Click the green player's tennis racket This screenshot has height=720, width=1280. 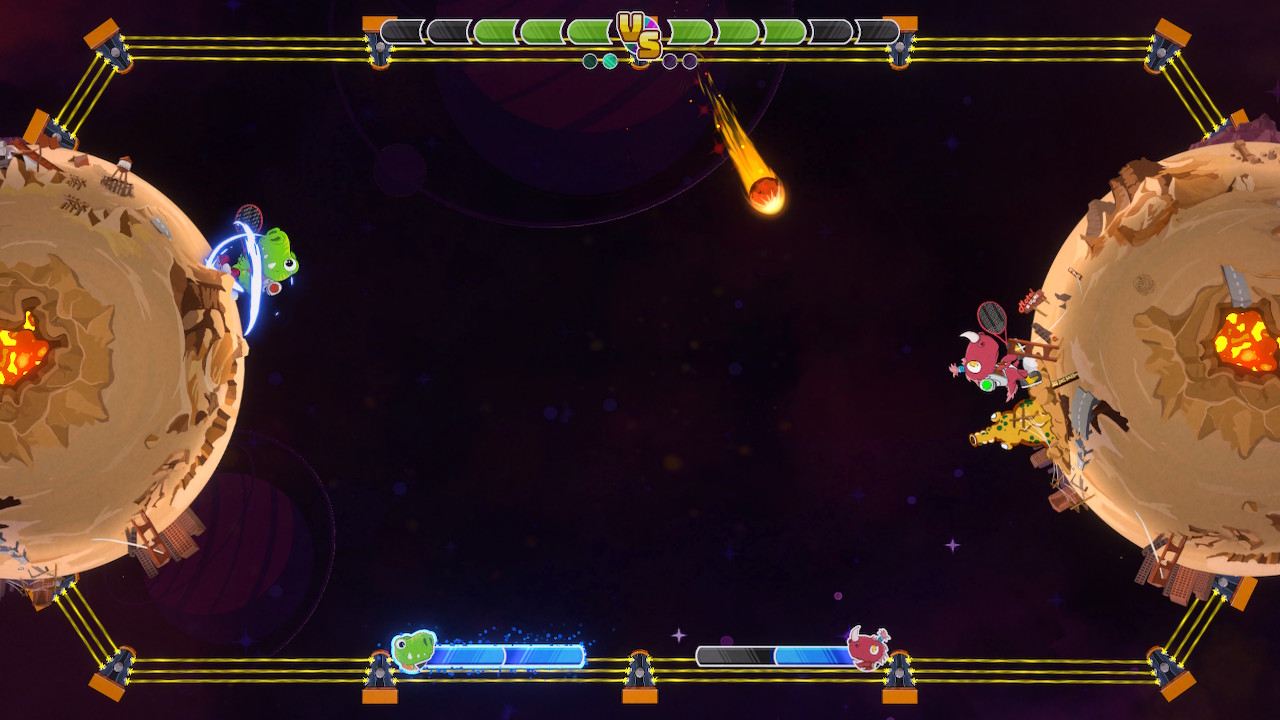pyautogui.click(x=249, y=214)
